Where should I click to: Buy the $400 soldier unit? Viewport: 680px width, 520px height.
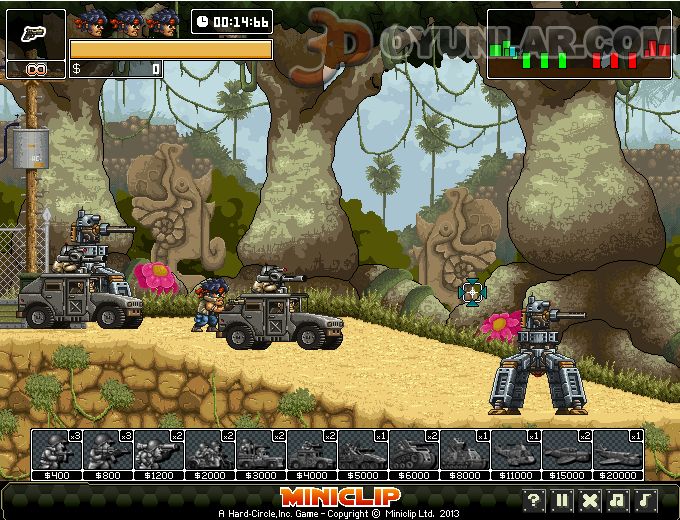point(56,450)
